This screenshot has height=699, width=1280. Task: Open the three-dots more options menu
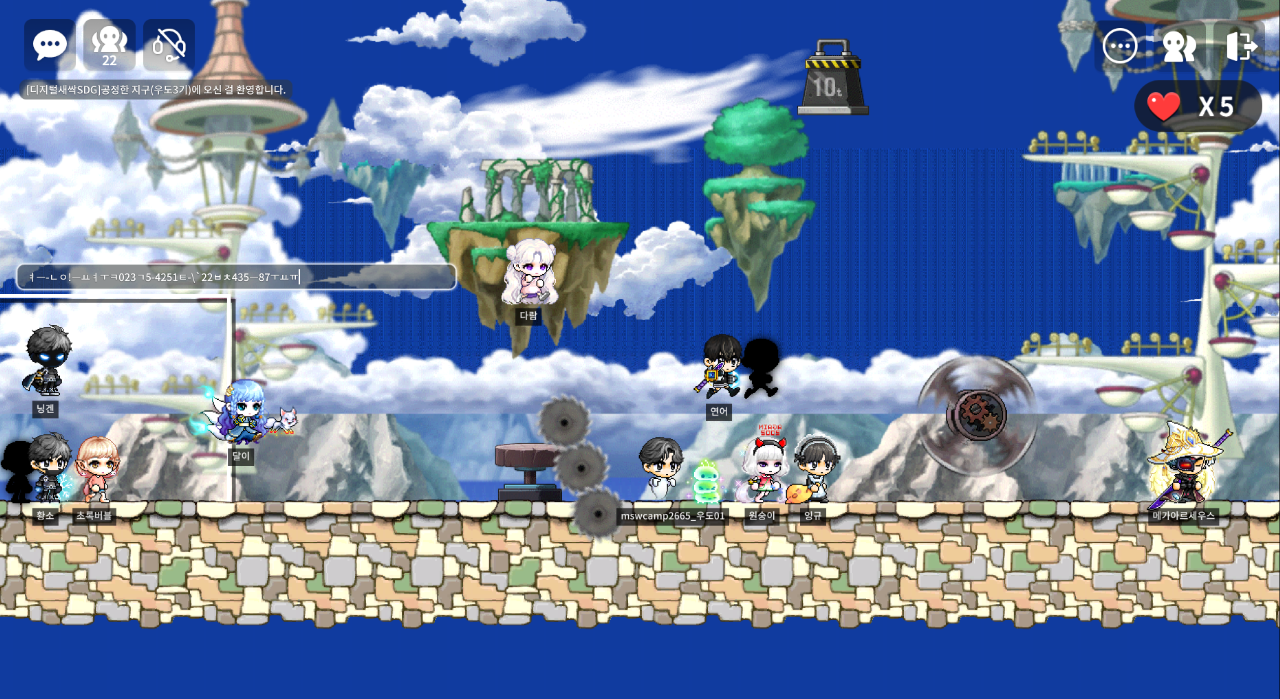coord(1119,46)
